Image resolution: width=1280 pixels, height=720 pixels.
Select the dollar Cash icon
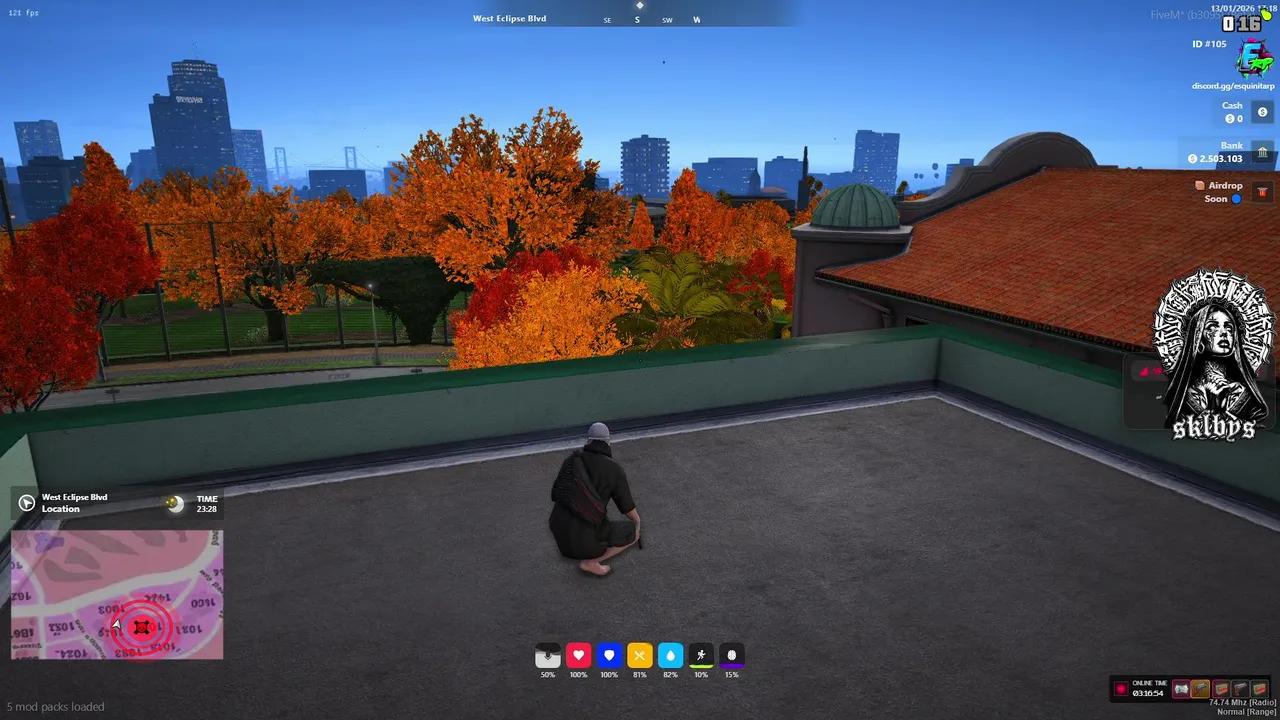pyautogui.click(x=1262, y=112)
